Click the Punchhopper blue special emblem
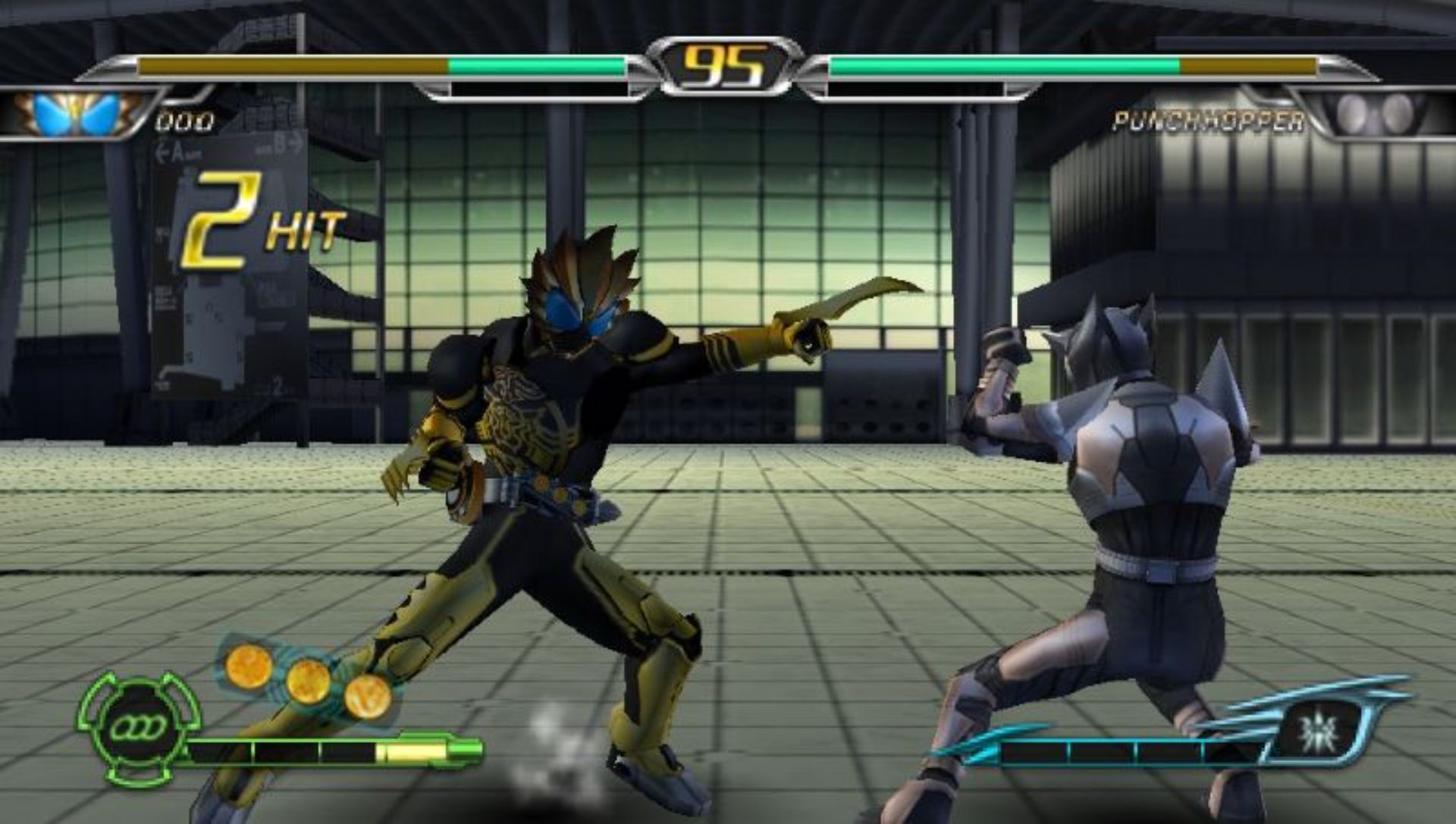 click(x=1319, y=732)
